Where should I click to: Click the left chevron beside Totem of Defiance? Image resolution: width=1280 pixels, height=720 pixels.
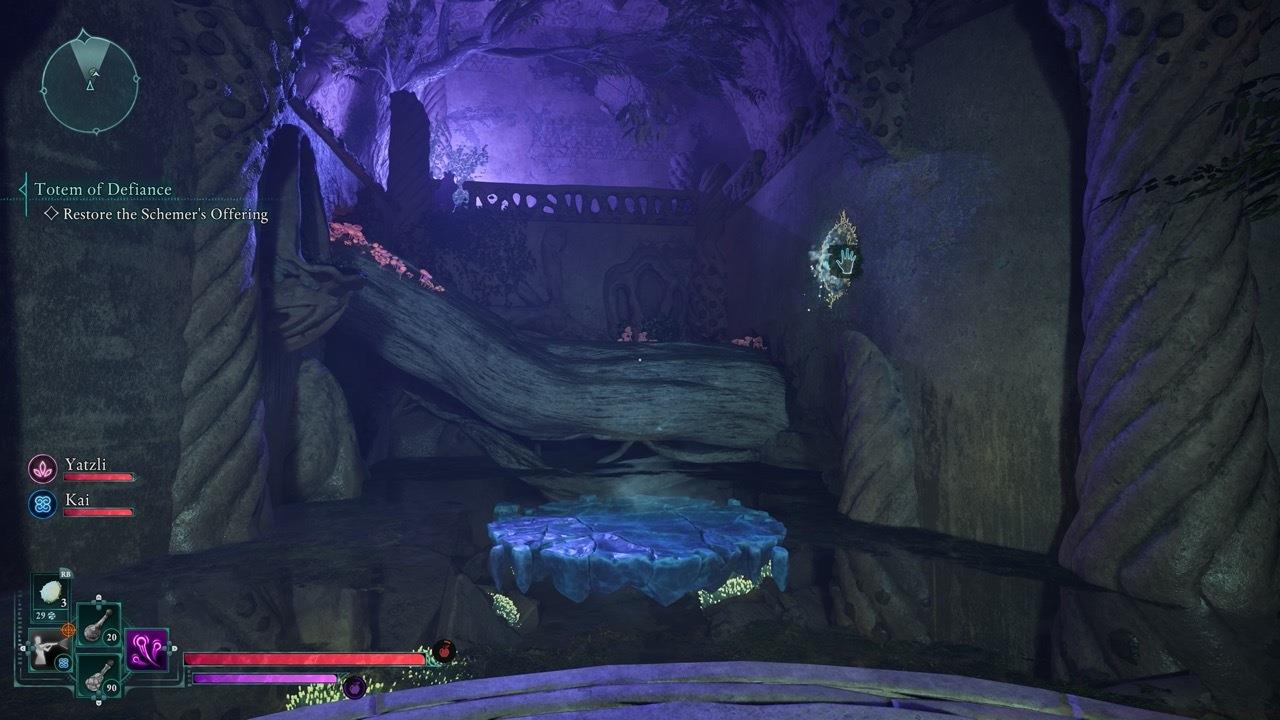click(x=22, y=189)
